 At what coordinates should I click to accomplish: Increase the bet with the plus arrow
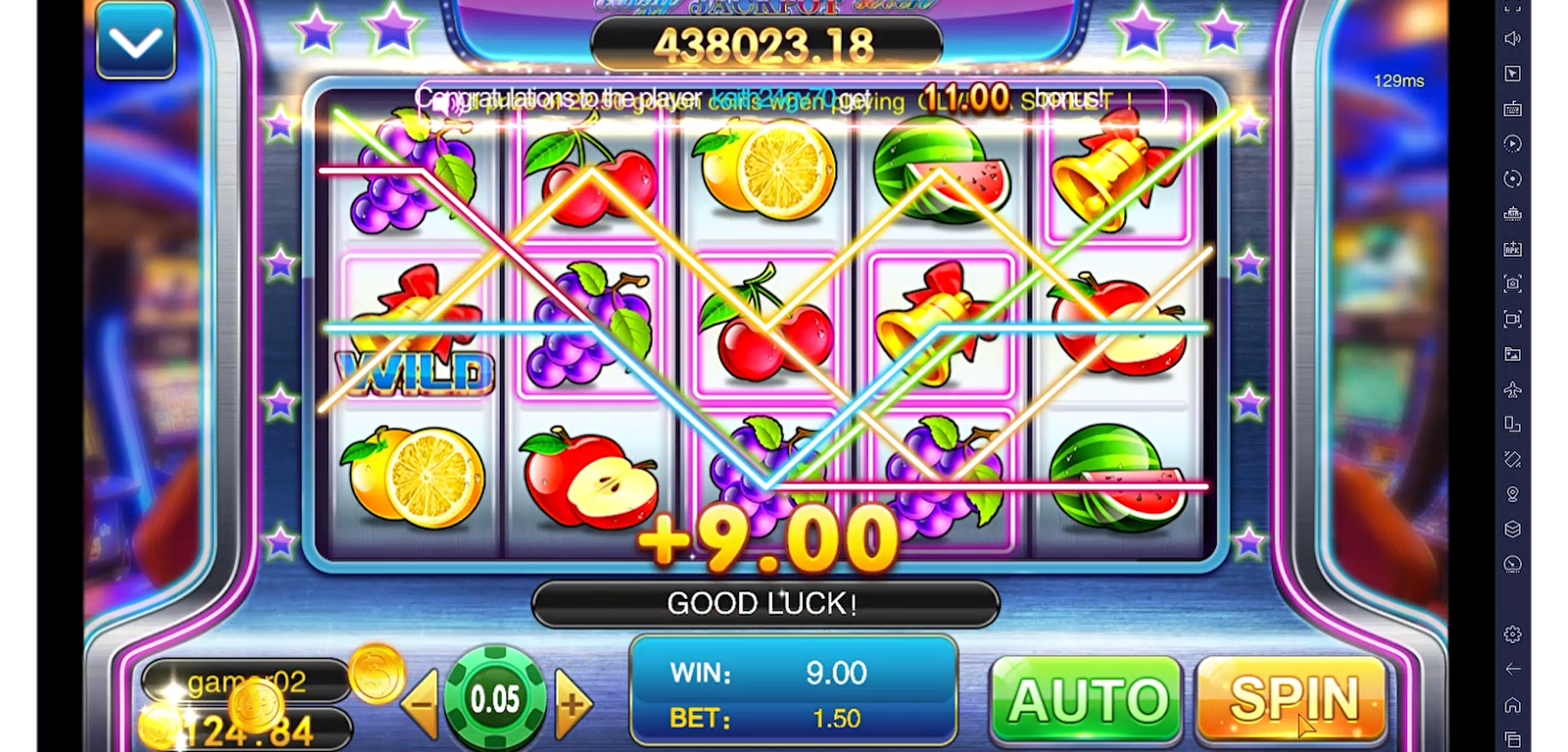[572, 702]
